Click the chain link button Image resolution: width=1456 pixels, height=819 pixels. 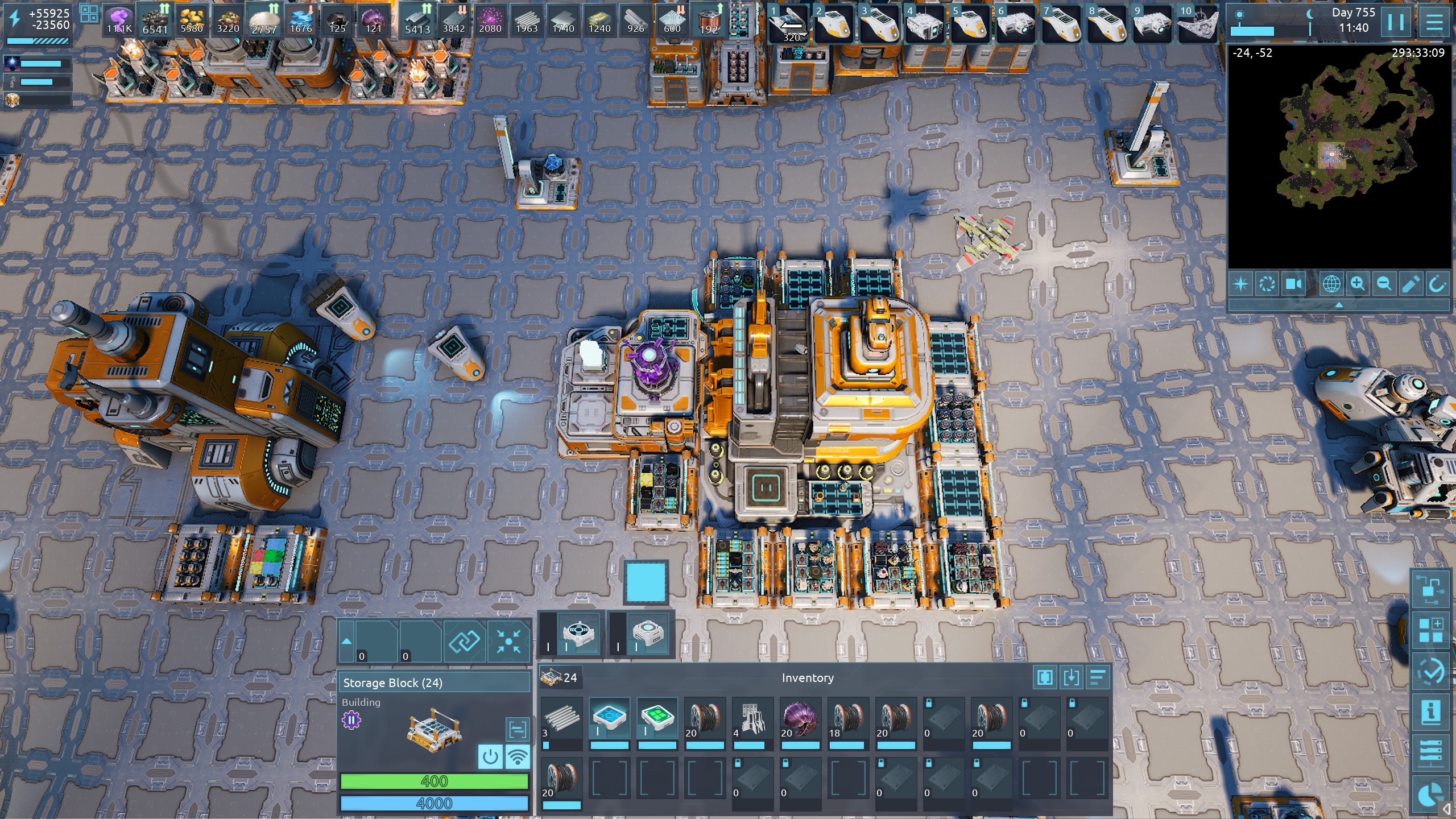(x=464, y=642)
